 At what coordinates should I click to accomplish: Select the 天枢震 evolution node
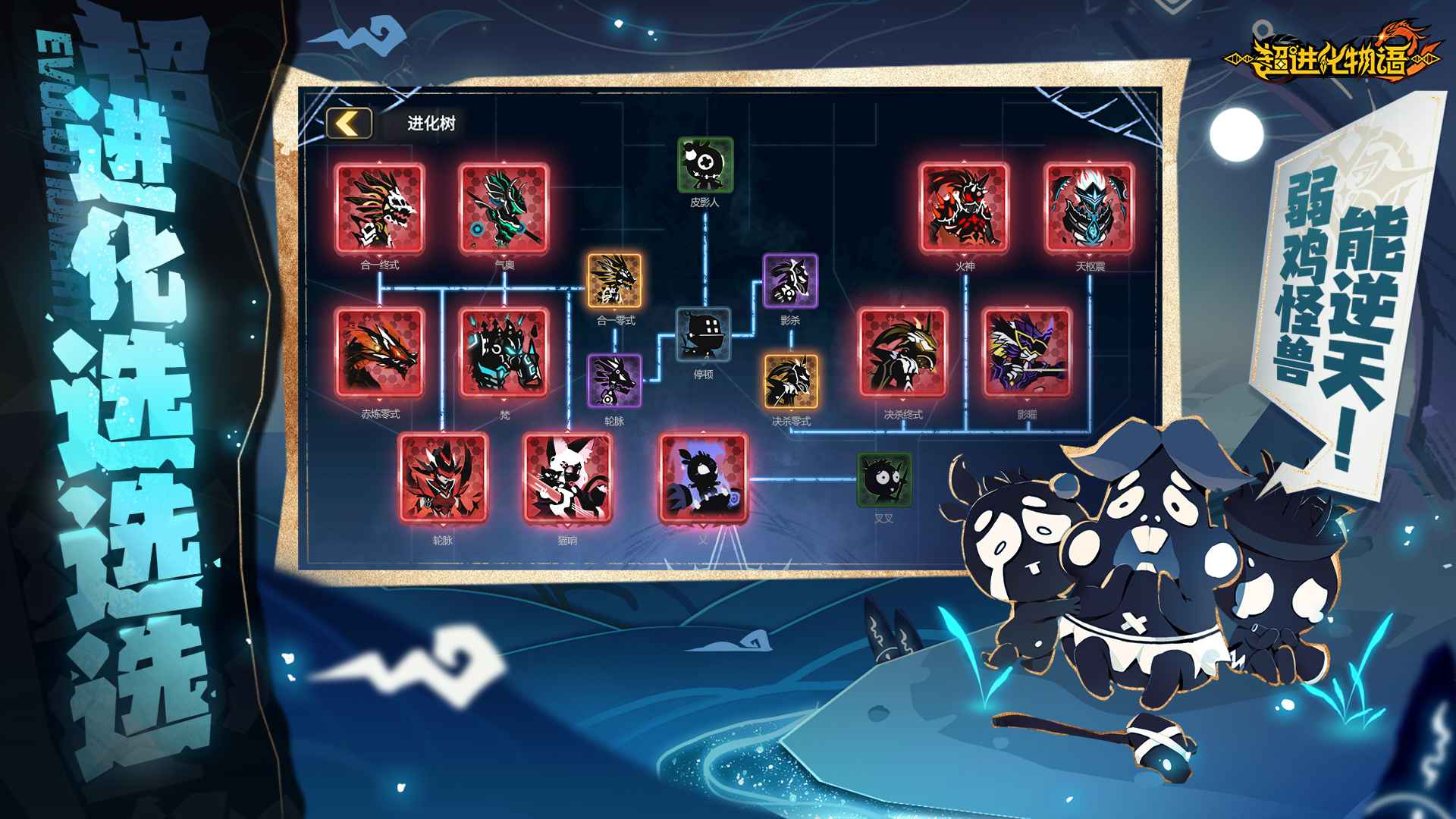tap(1089, 209)
